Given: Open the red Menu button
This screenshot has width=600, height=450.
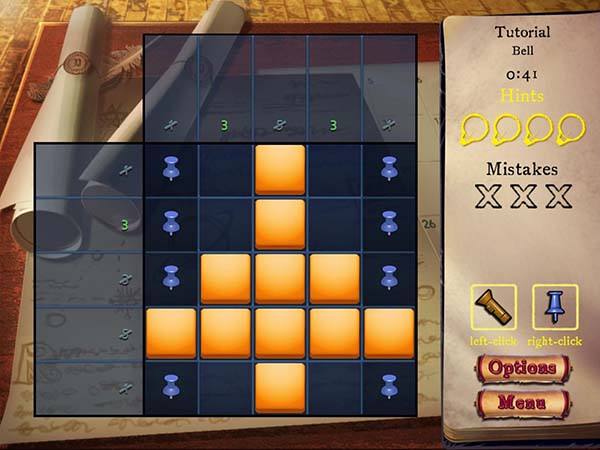Looking at the screenshot, I should tap(522, 403).
